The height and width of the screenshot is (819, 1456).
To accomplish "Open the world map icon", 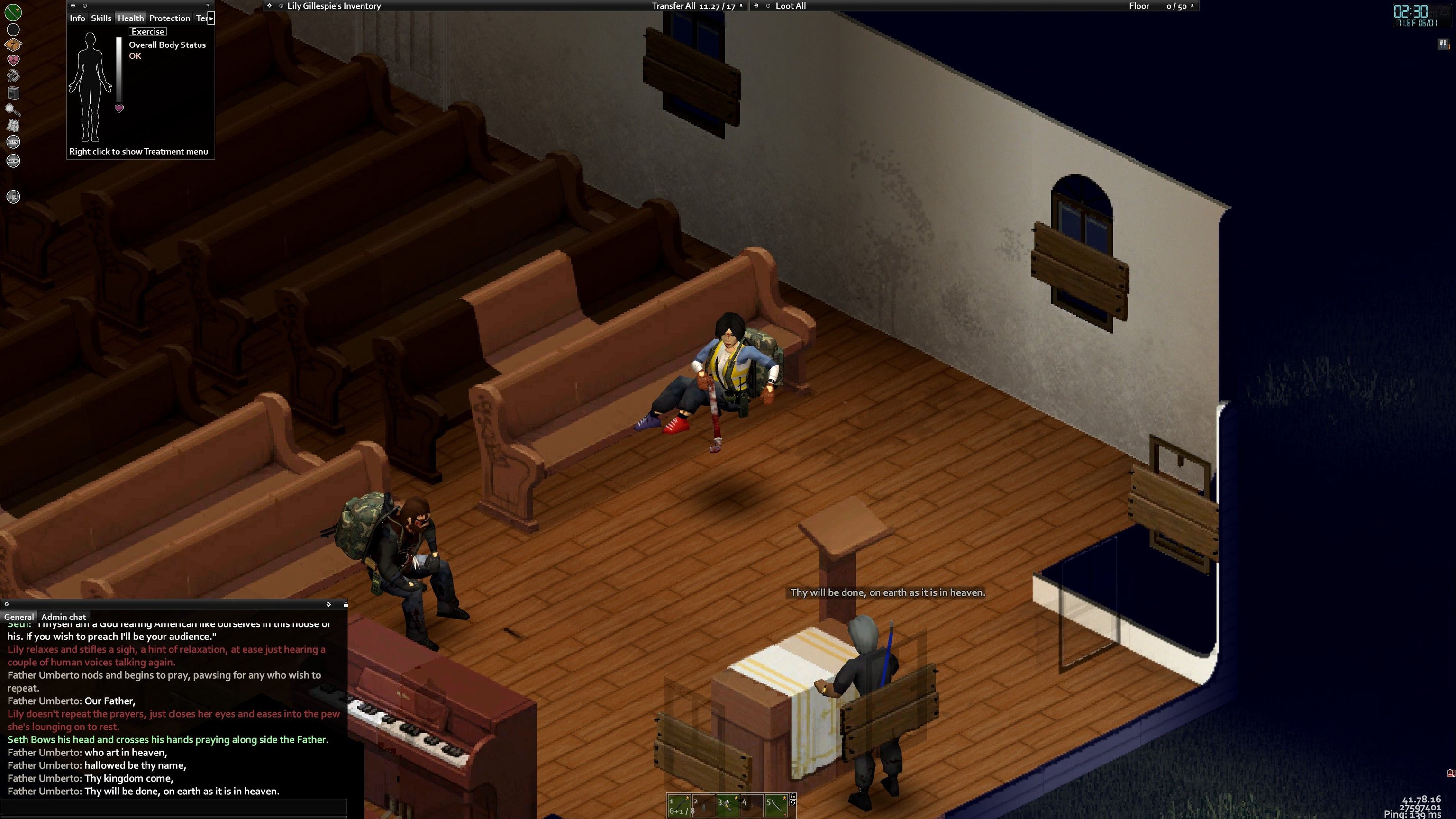I will (x=13, y=126).
